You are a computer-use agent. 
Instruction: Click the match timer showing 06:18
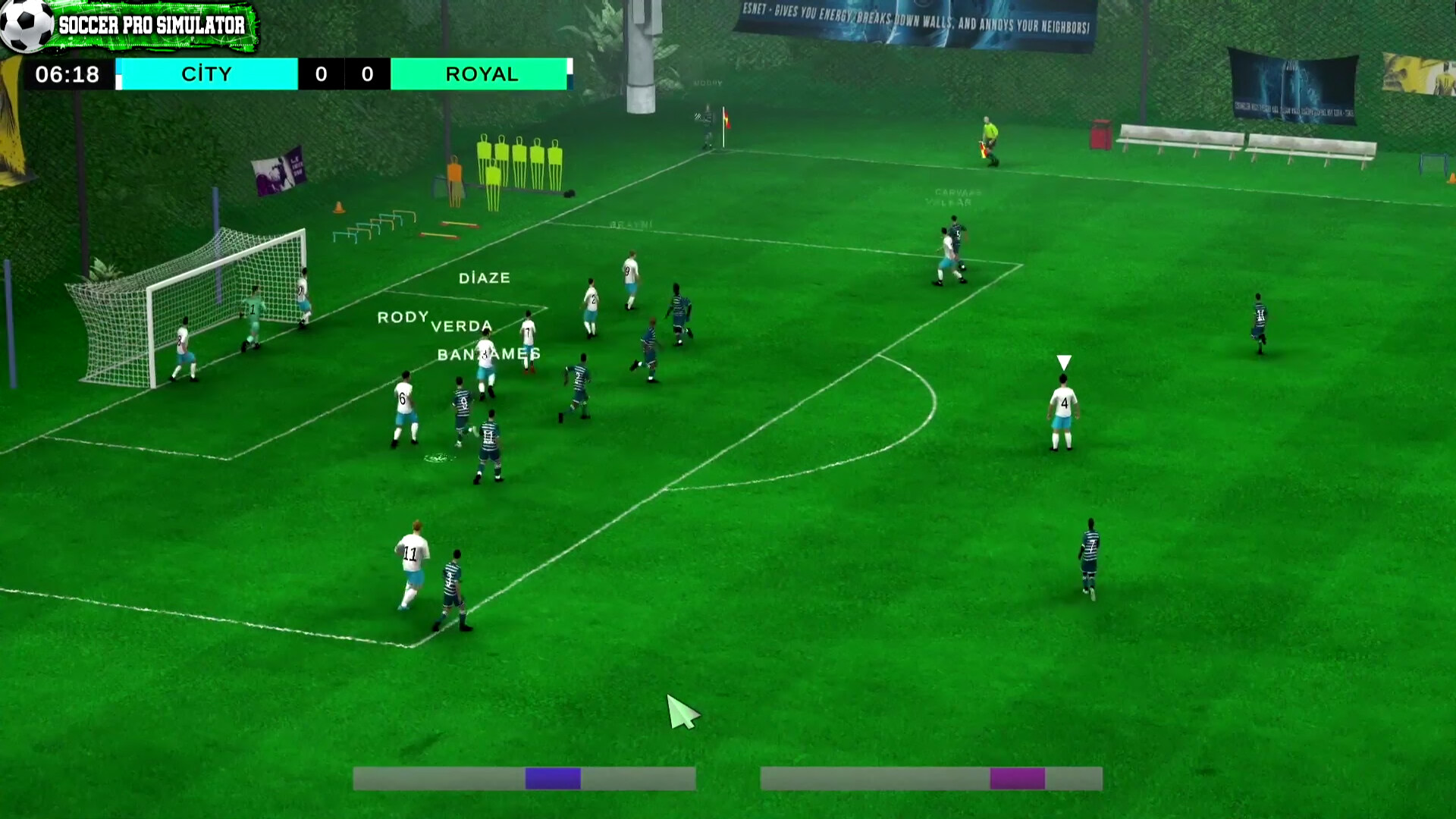[68, 74]
